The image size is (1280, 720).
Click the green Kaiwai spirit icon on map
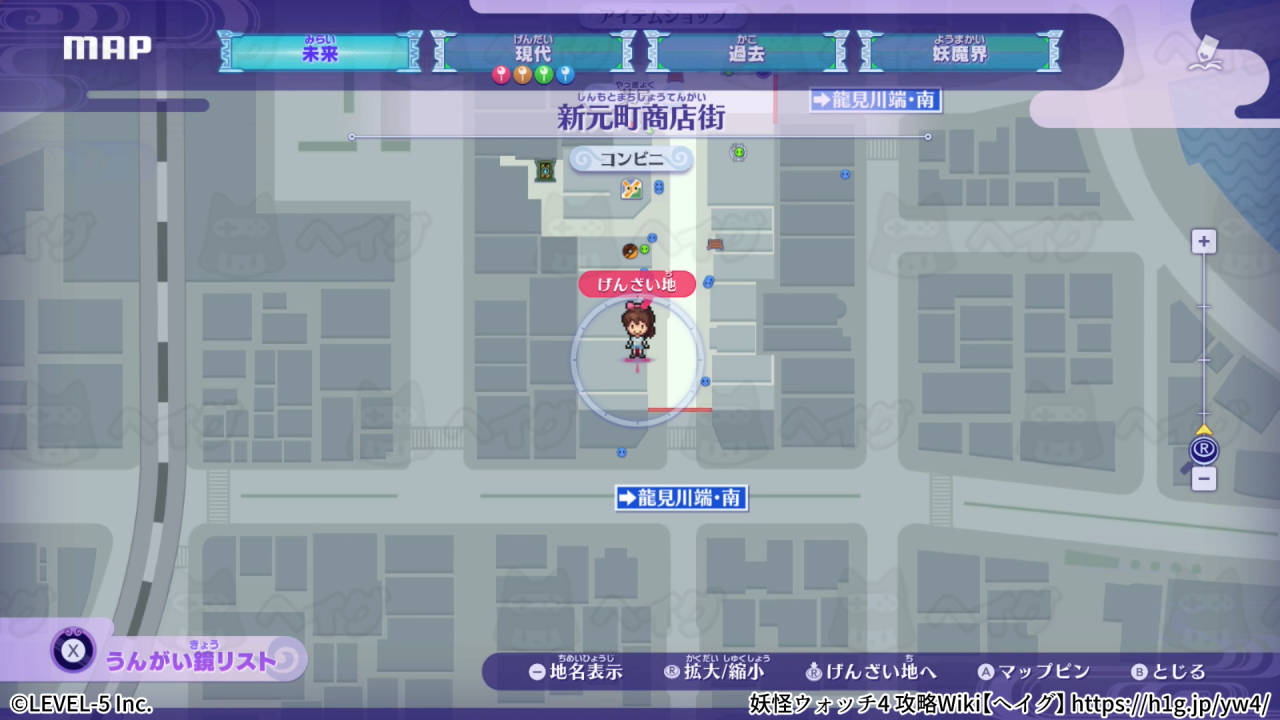(644, 249)
